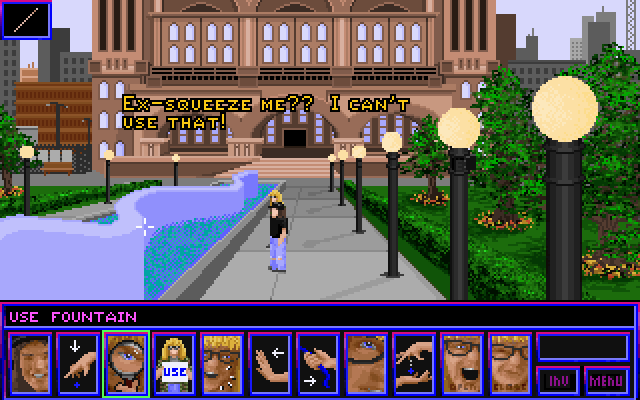Image resolution: width=640 pixels, height=400 pixels.
Task: Activate the OPEN mouth verb icon
Action: pyautogui.click(x=462, y=363)
